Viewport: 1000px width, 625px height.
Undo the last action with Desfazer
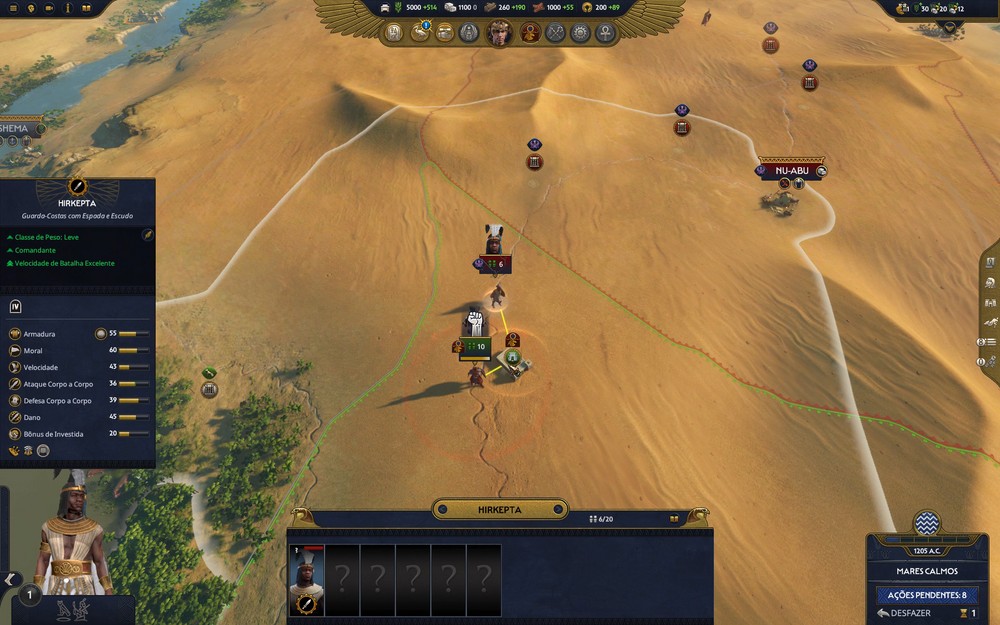point(902,613)
